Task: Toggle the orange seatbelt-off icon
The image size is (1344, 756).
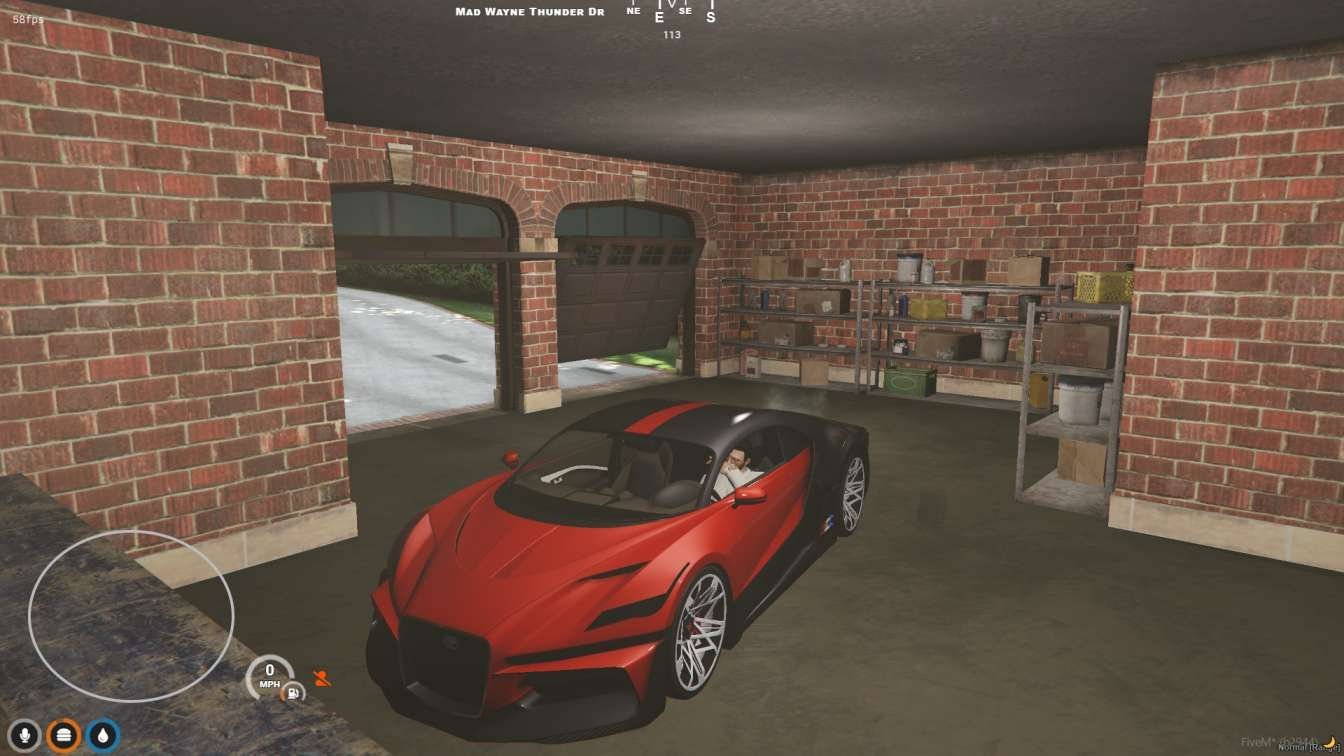Action: click(x=321, y=678)
